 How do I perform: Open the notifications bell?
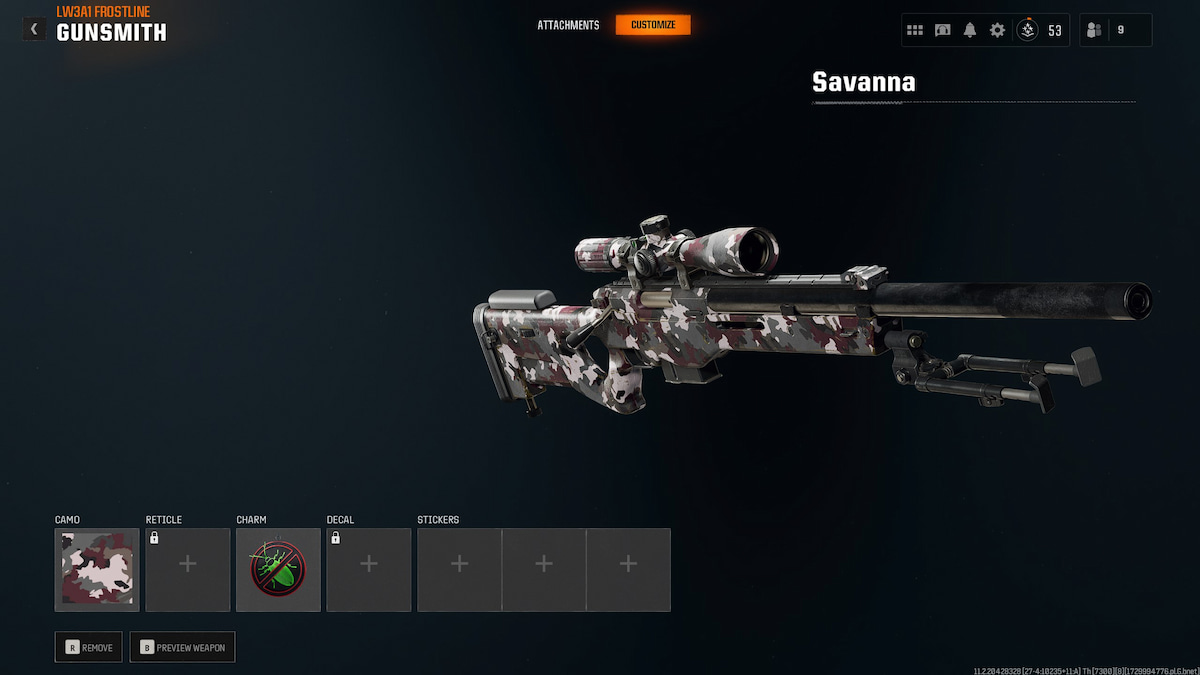[970, 30]
